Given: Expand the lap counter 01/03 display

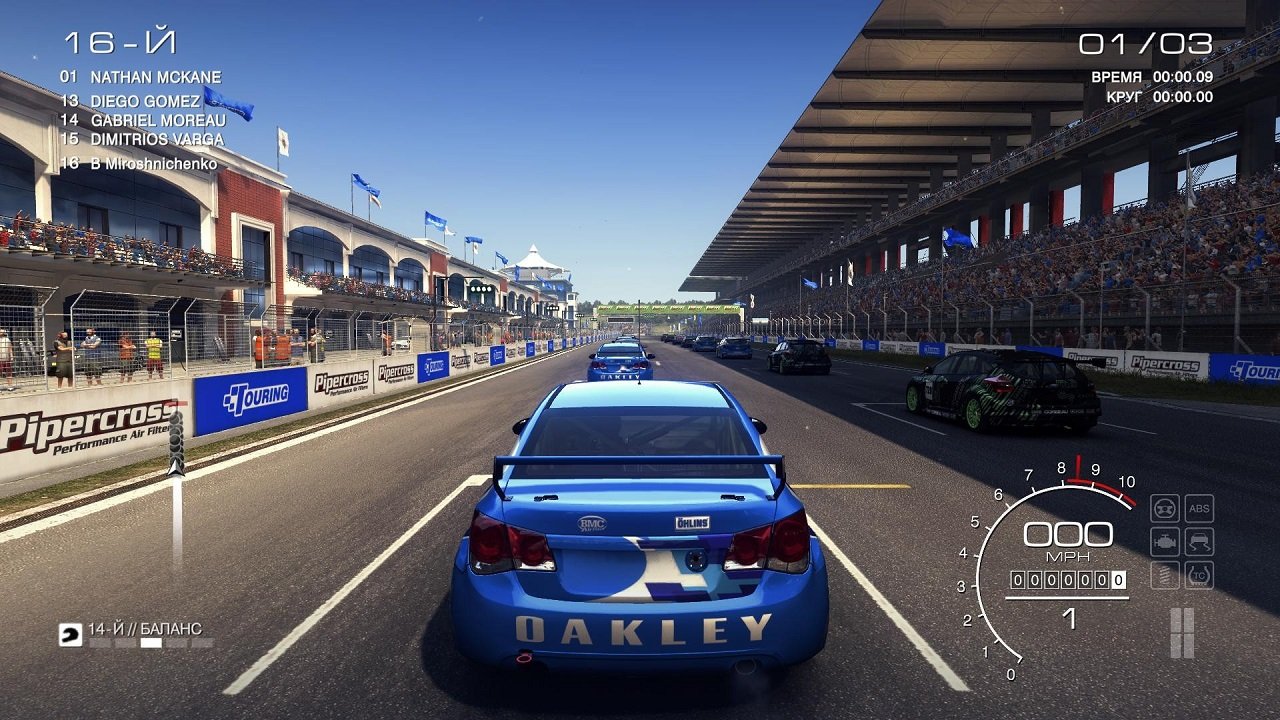Looking at the screenshot, I should [x=1149, y=41].
